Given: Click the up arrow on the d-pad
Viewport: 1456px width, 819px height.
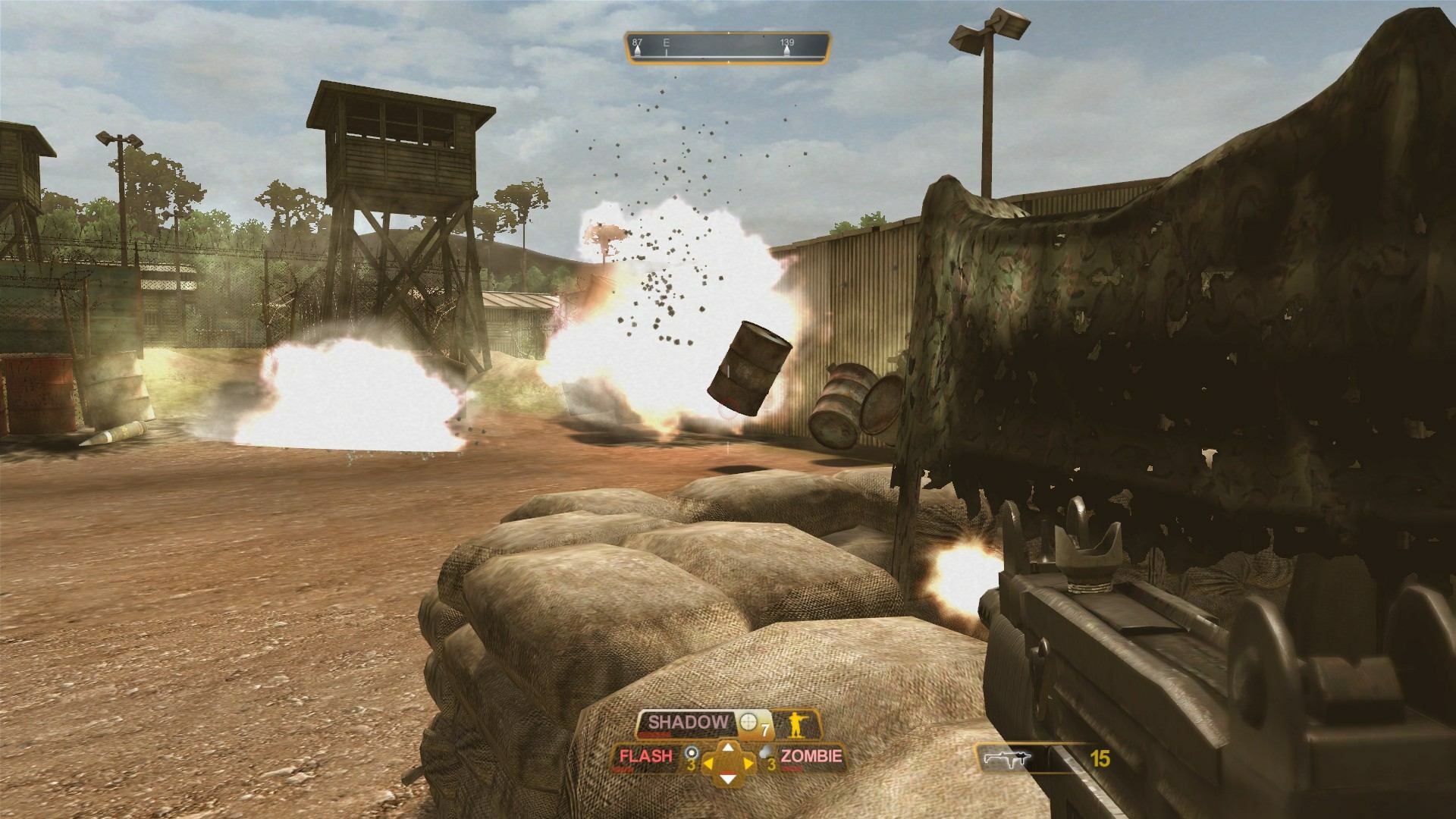Looking at the screenshot, I should [727, 748].
